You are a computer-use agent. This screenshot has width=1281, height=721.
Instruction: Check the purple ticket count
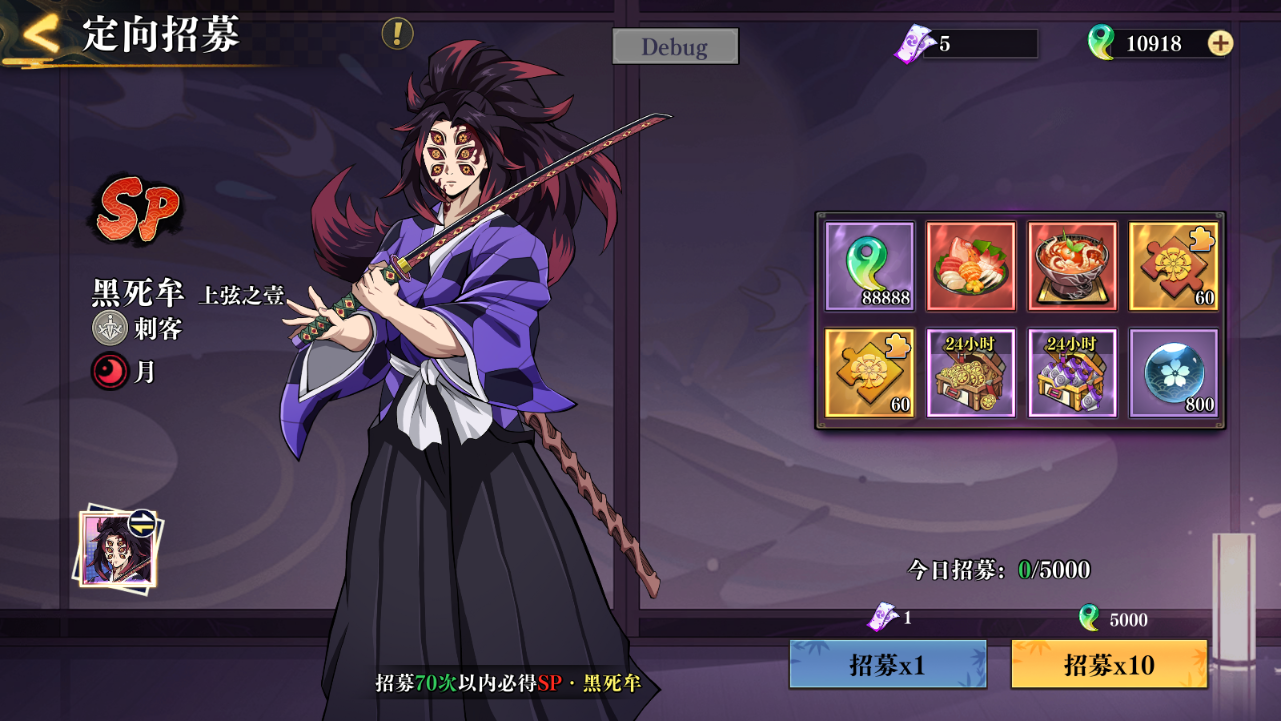[x=965, y=44]
